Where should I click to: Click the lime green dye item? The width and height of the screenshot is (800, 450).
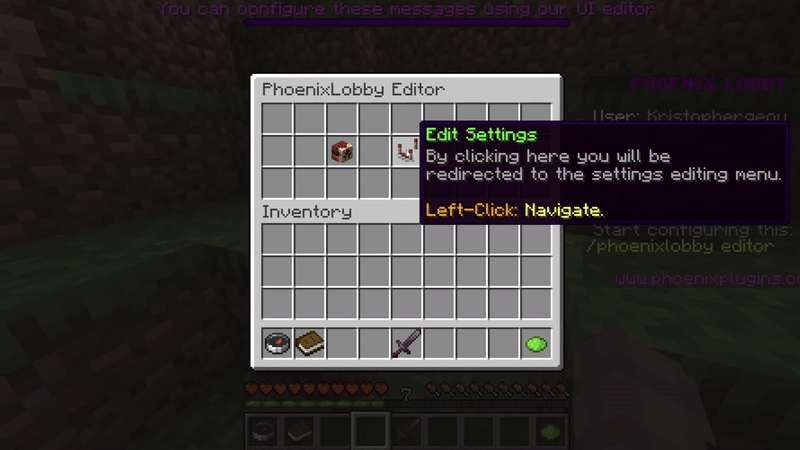pos(536,344)
